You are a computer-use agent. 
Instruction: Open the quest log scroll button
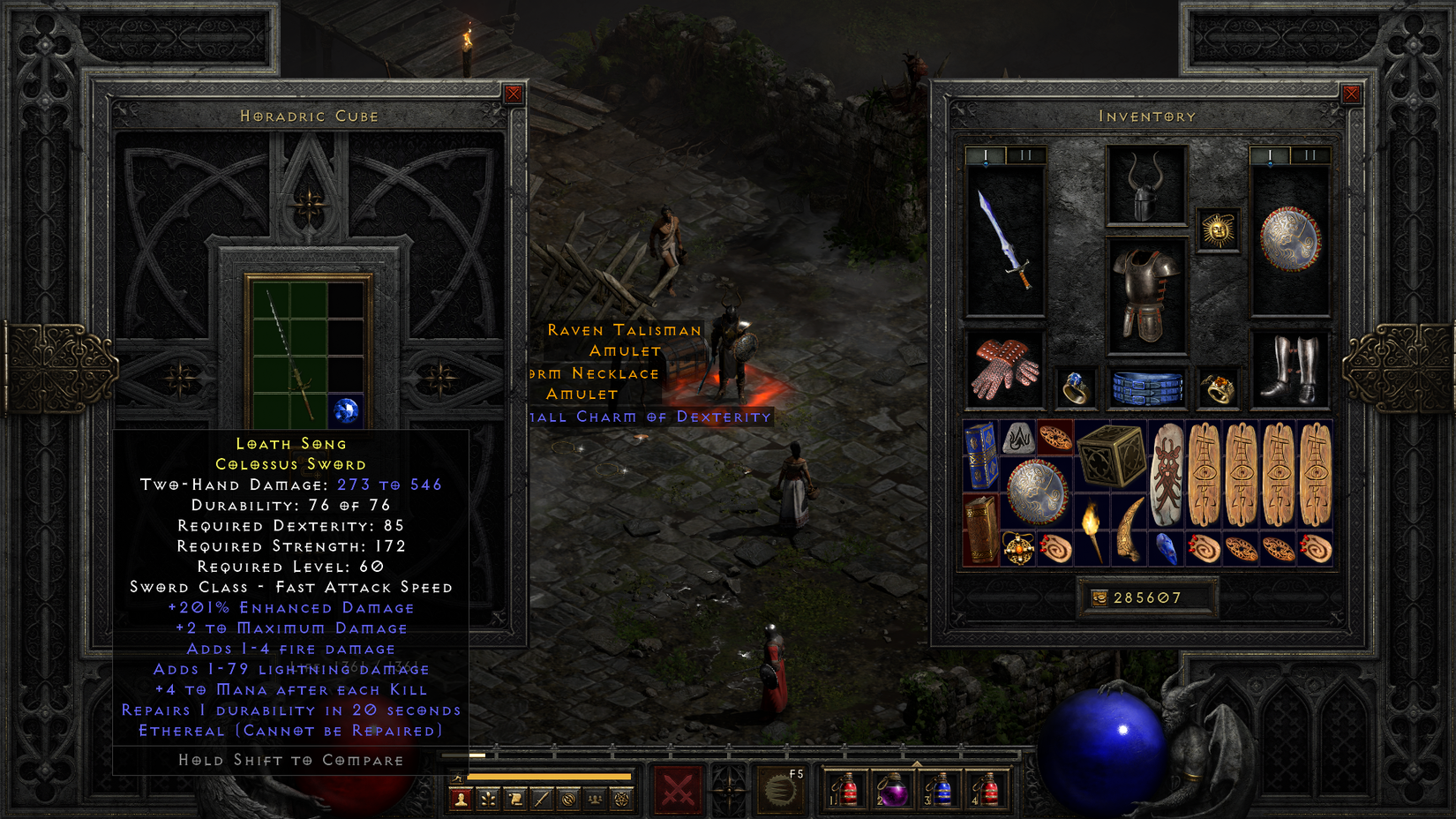[x=515, y=800]
